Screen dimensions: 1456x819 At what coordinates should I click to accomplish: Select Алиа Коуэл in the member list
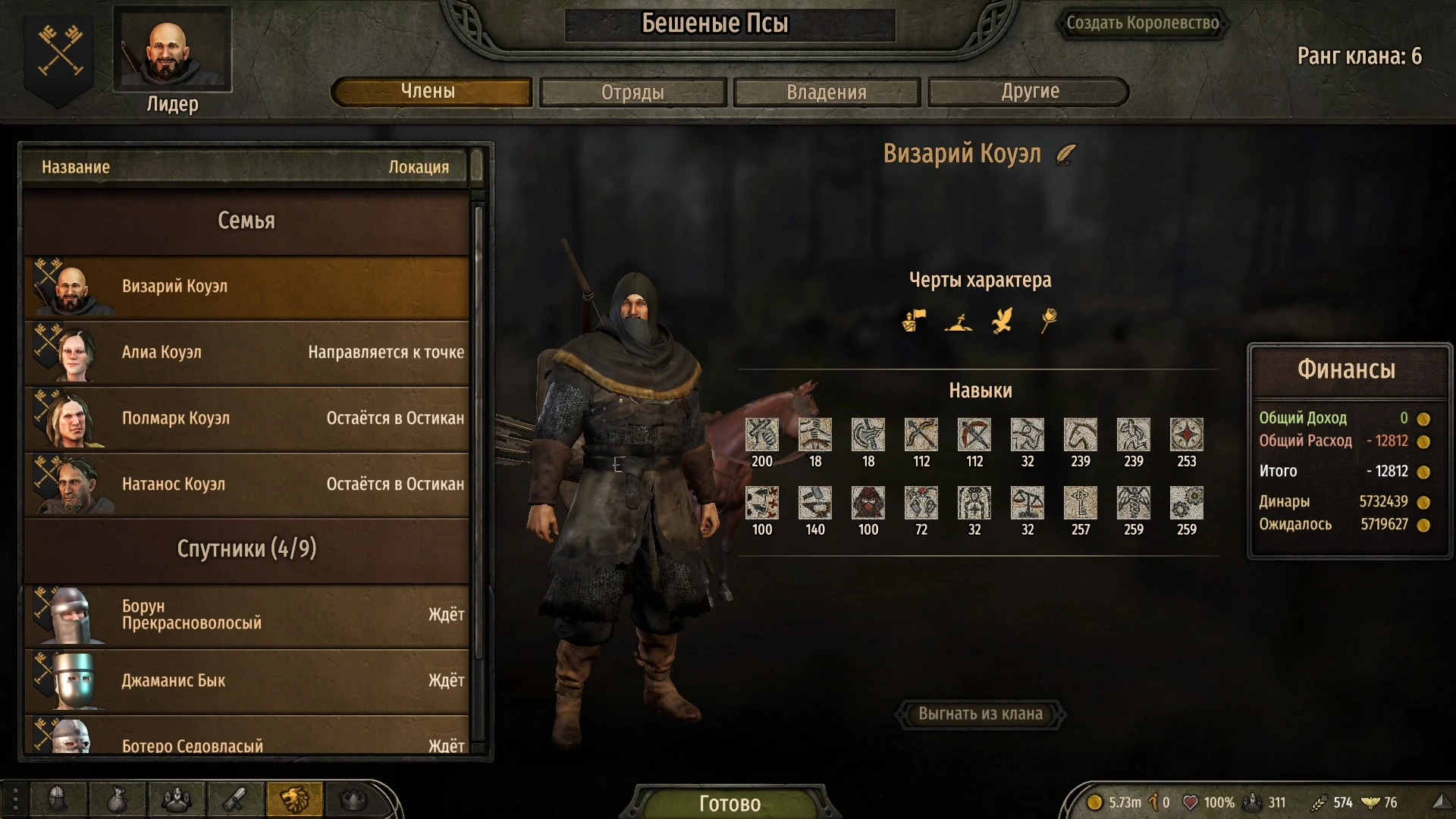(x=246, y=353)
